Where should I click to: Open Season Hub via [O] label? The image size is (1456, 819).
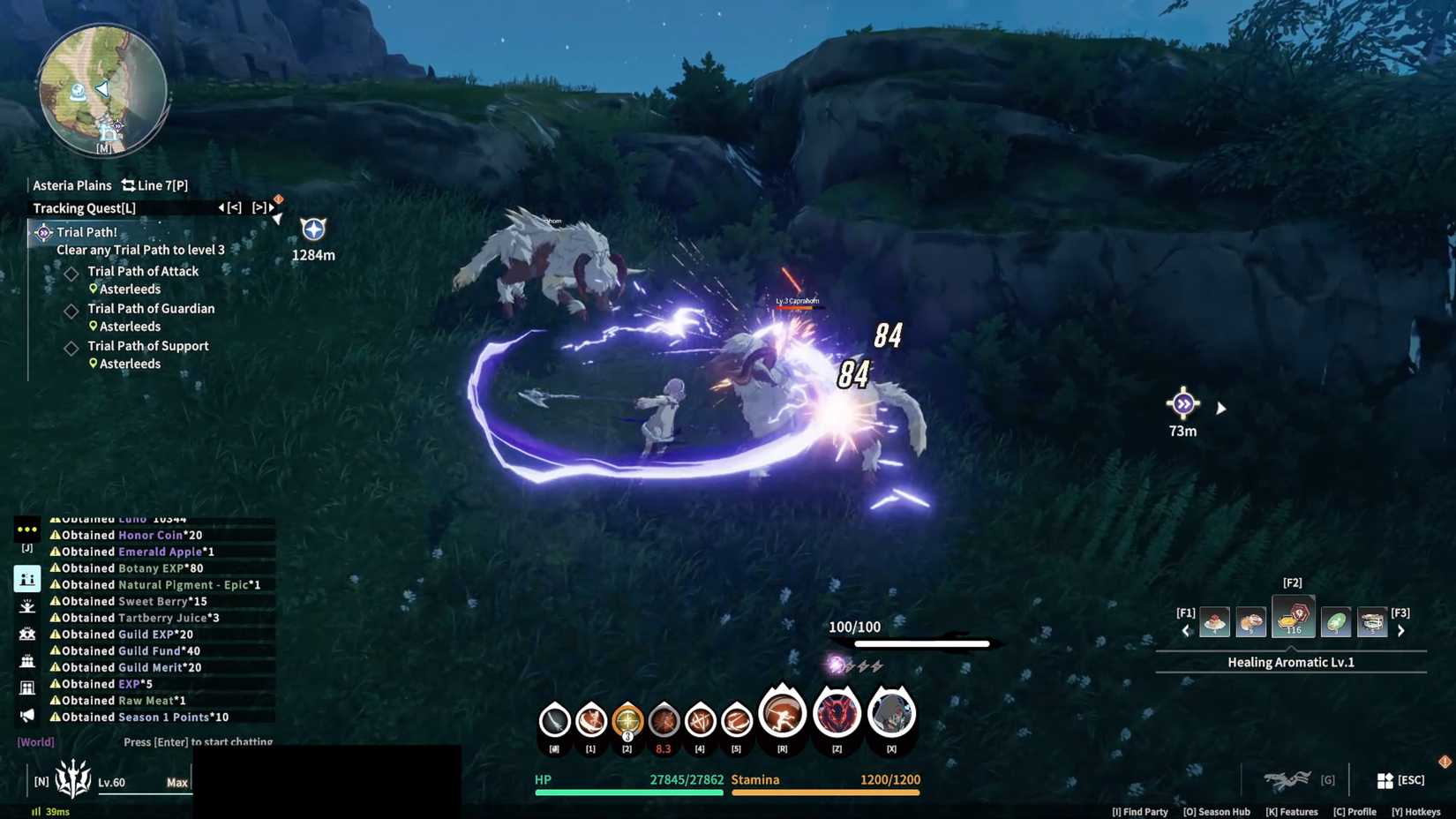(x=1217, y=811)
